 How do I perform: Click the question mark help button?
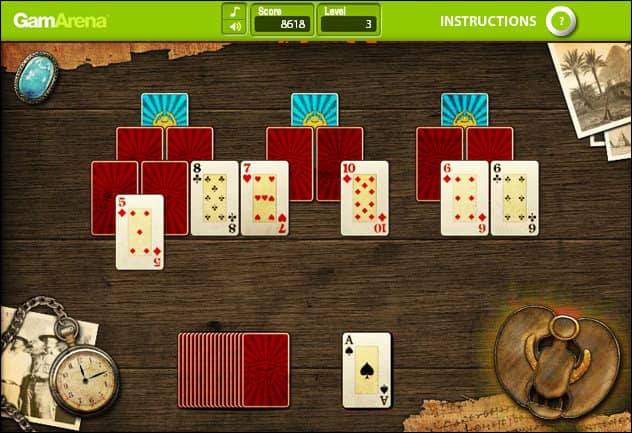562,20
